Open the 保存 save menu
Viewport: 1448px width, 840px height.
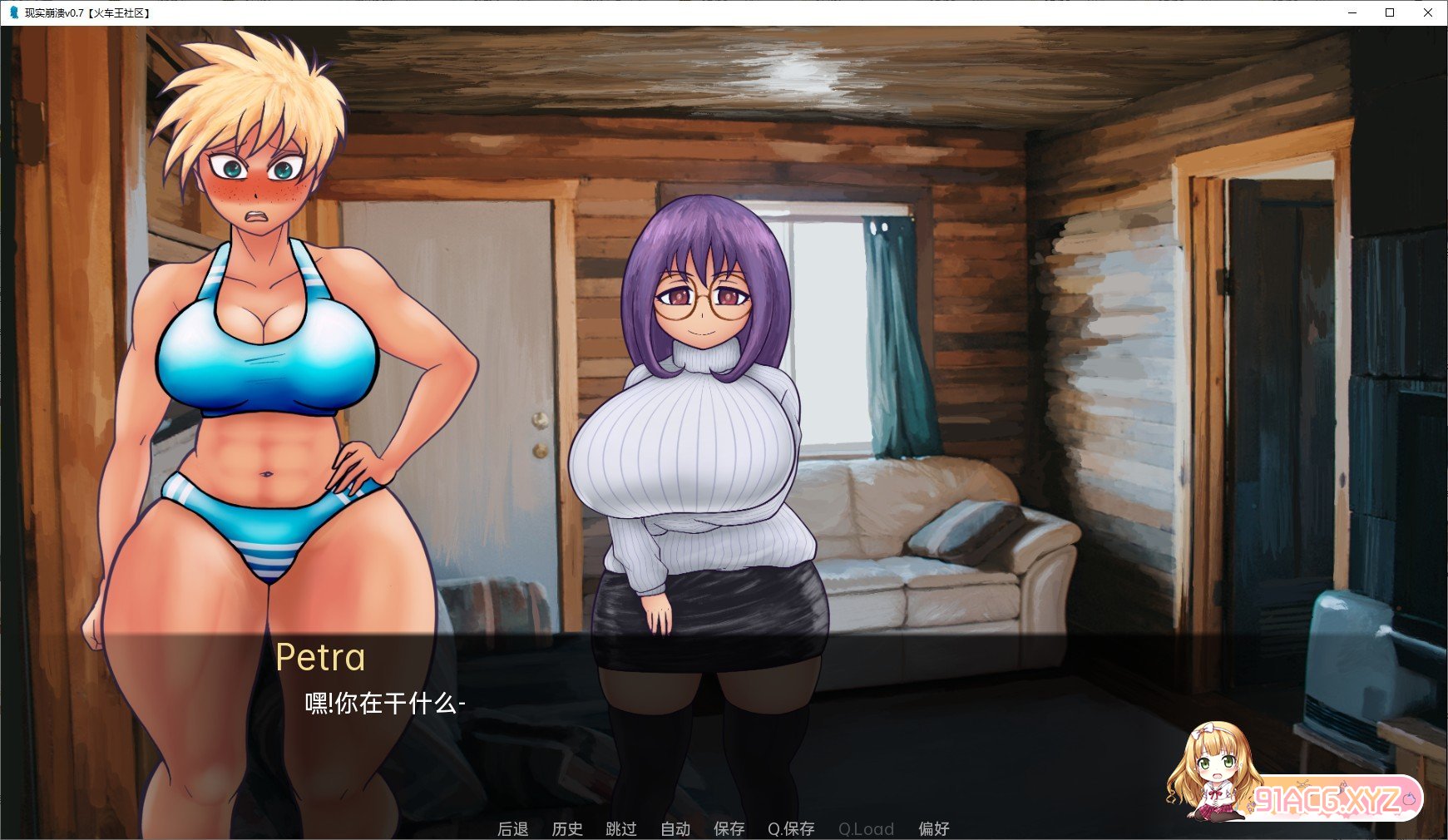(729, 828)
